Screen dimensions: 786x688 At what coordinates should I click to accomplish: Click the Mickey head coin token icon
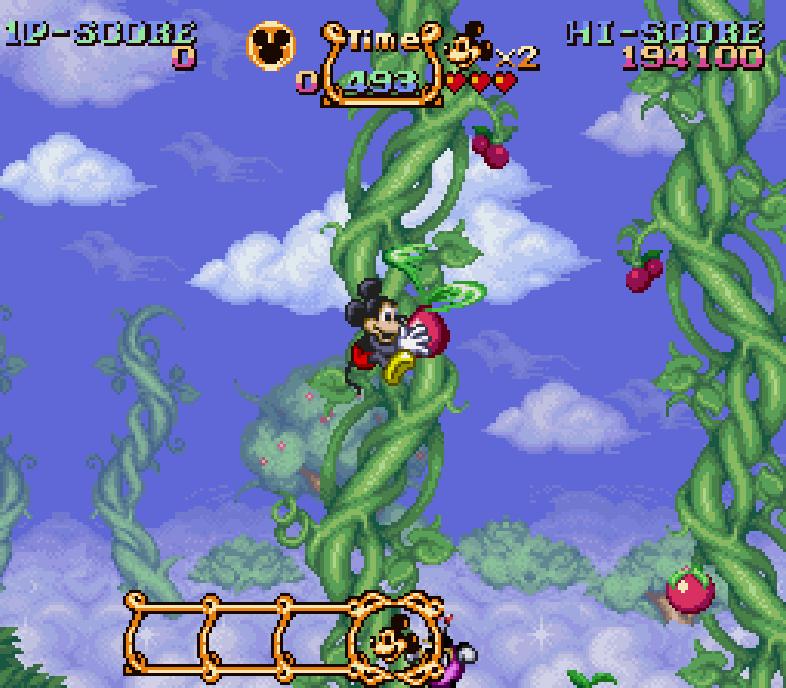tap(272, 44)
